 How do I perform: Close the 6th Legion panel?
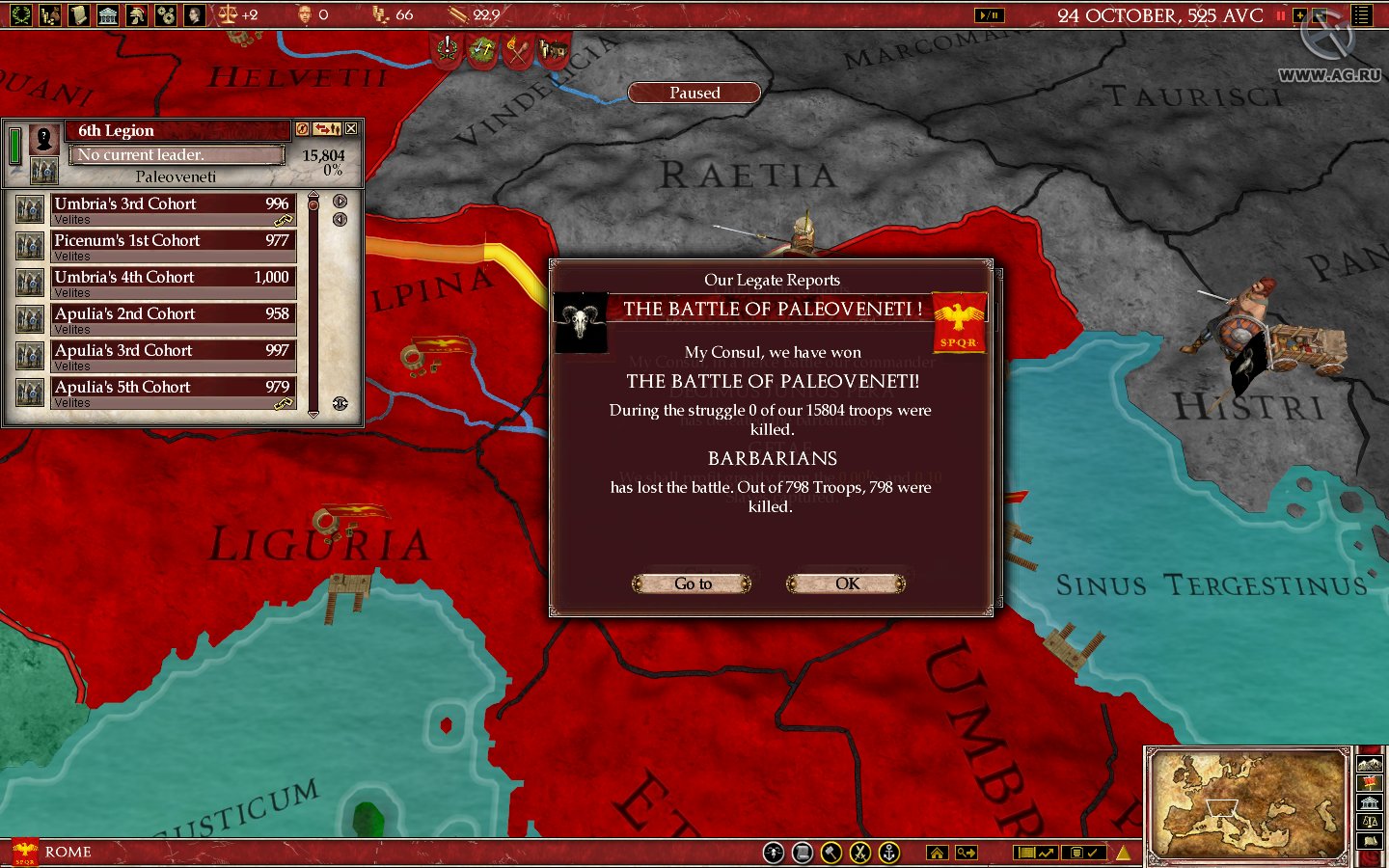(x=351, y=128)
